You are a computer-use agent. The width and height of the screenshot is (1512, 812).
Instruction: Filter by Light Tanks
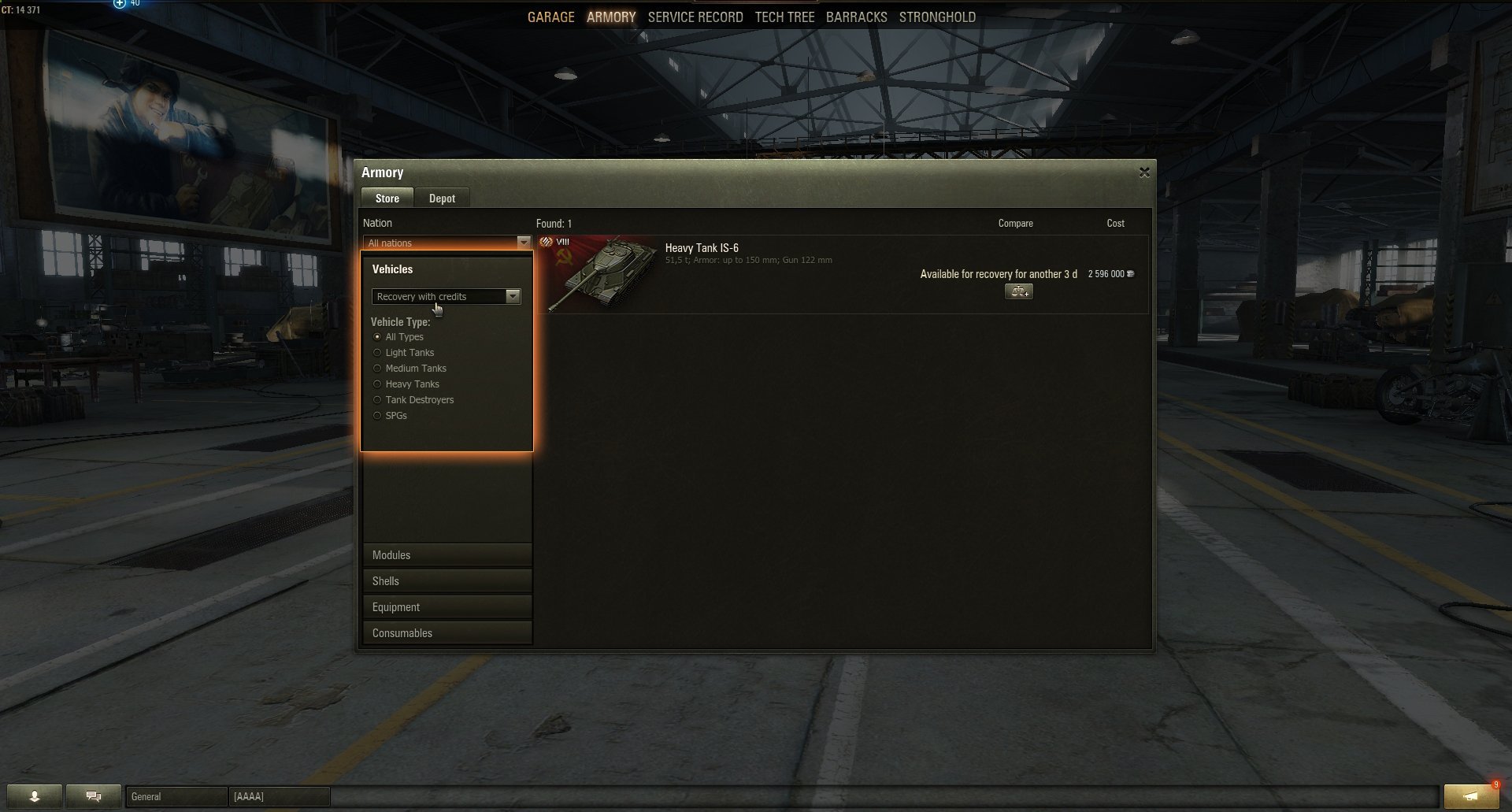tap(378, 353)
